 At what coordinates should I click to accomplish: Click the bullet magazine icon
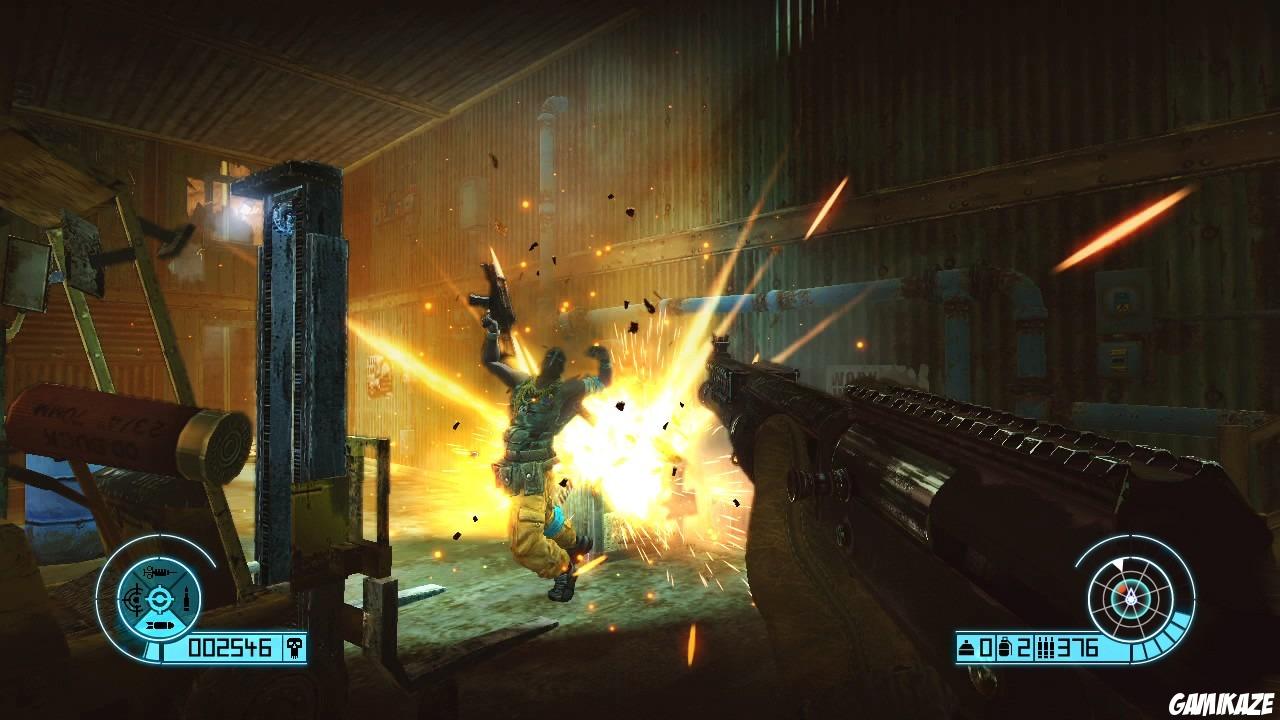(1046, 648)
